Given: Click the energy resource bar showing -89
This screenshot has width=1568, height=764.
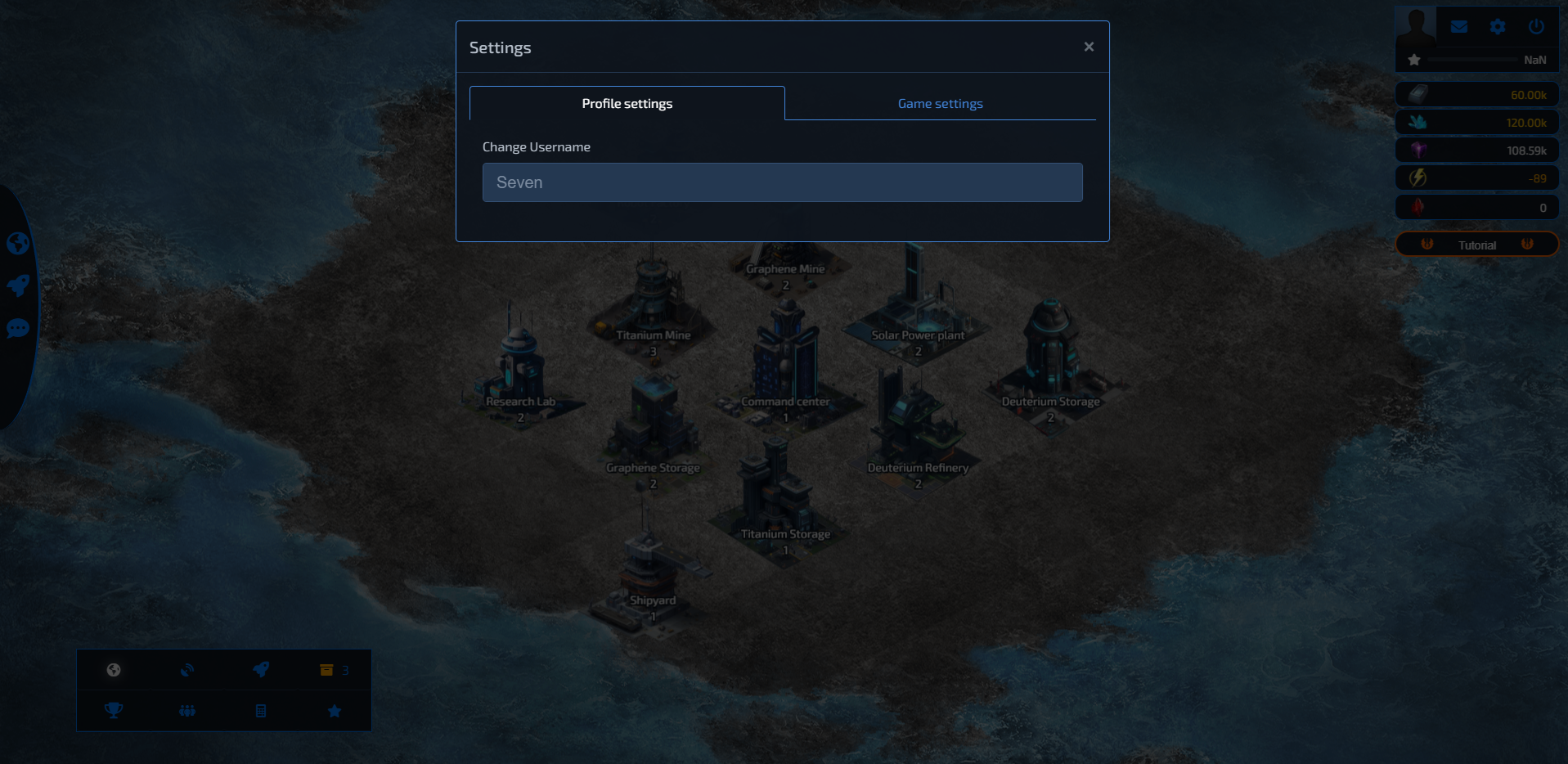Looking at the screenshot, I should (x=1476, y=178).
